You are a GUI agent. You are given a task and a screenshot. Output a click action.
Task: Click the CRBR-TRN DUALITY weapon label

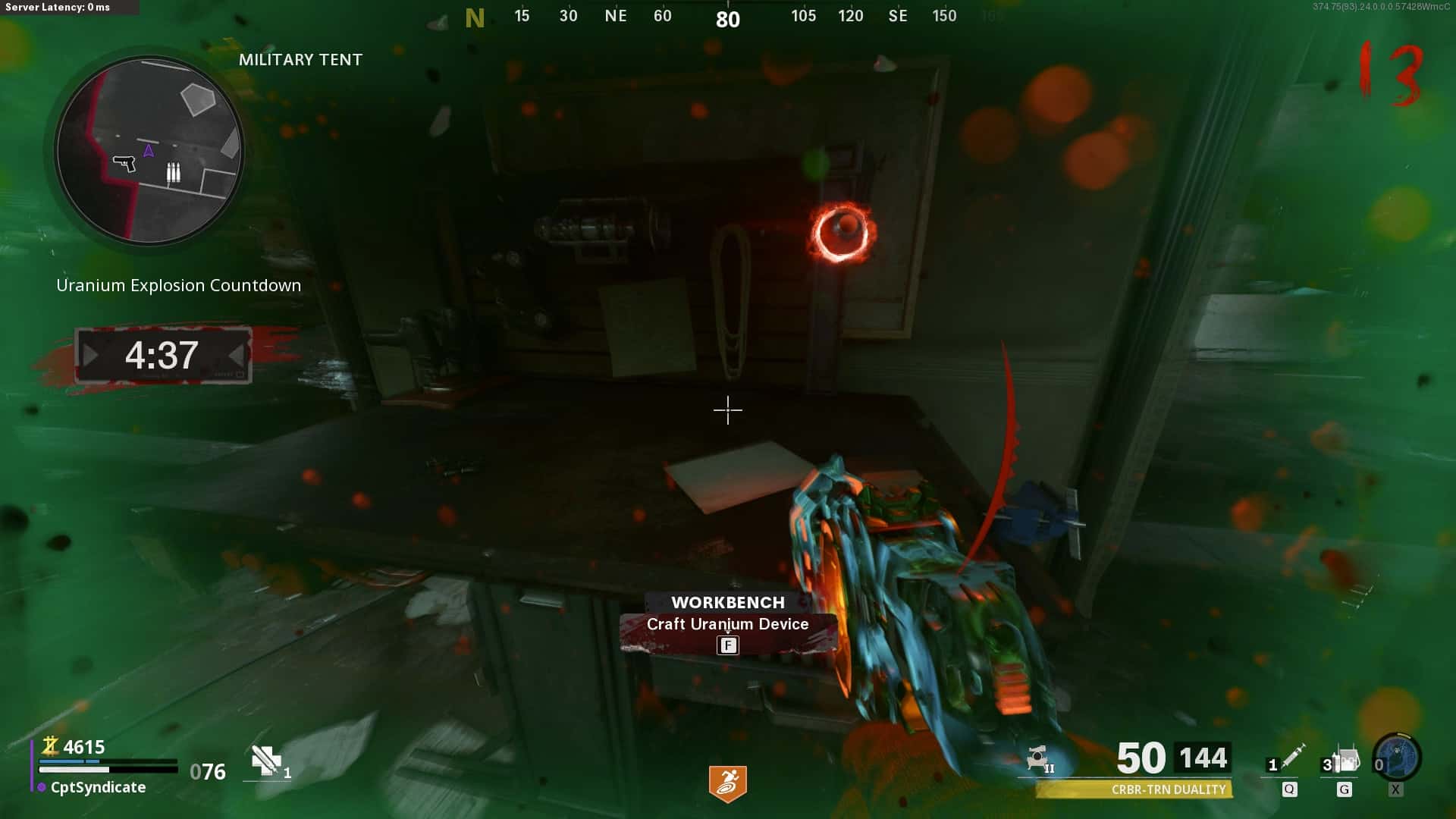[1167, 789]
